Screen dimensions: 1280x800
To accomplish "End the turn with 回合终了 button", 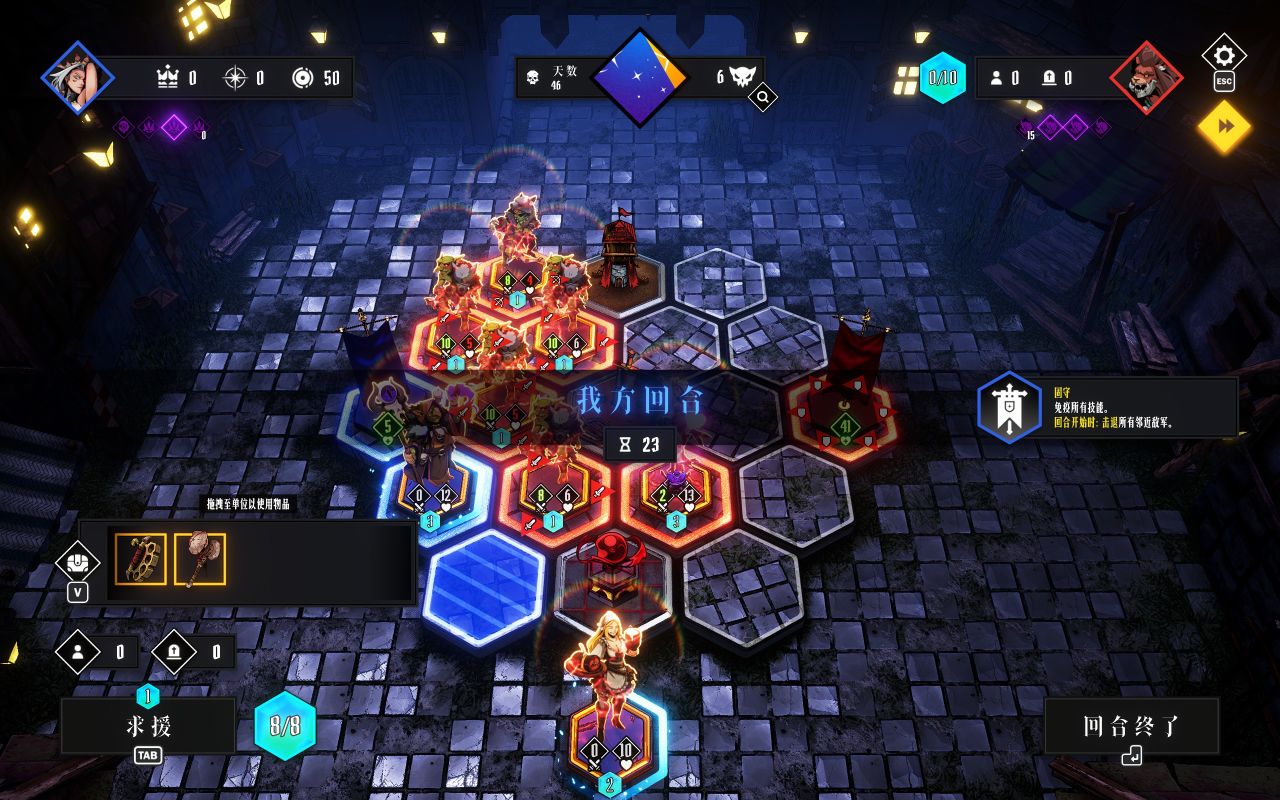I will pyautogui.click(x=1131, y=727).
